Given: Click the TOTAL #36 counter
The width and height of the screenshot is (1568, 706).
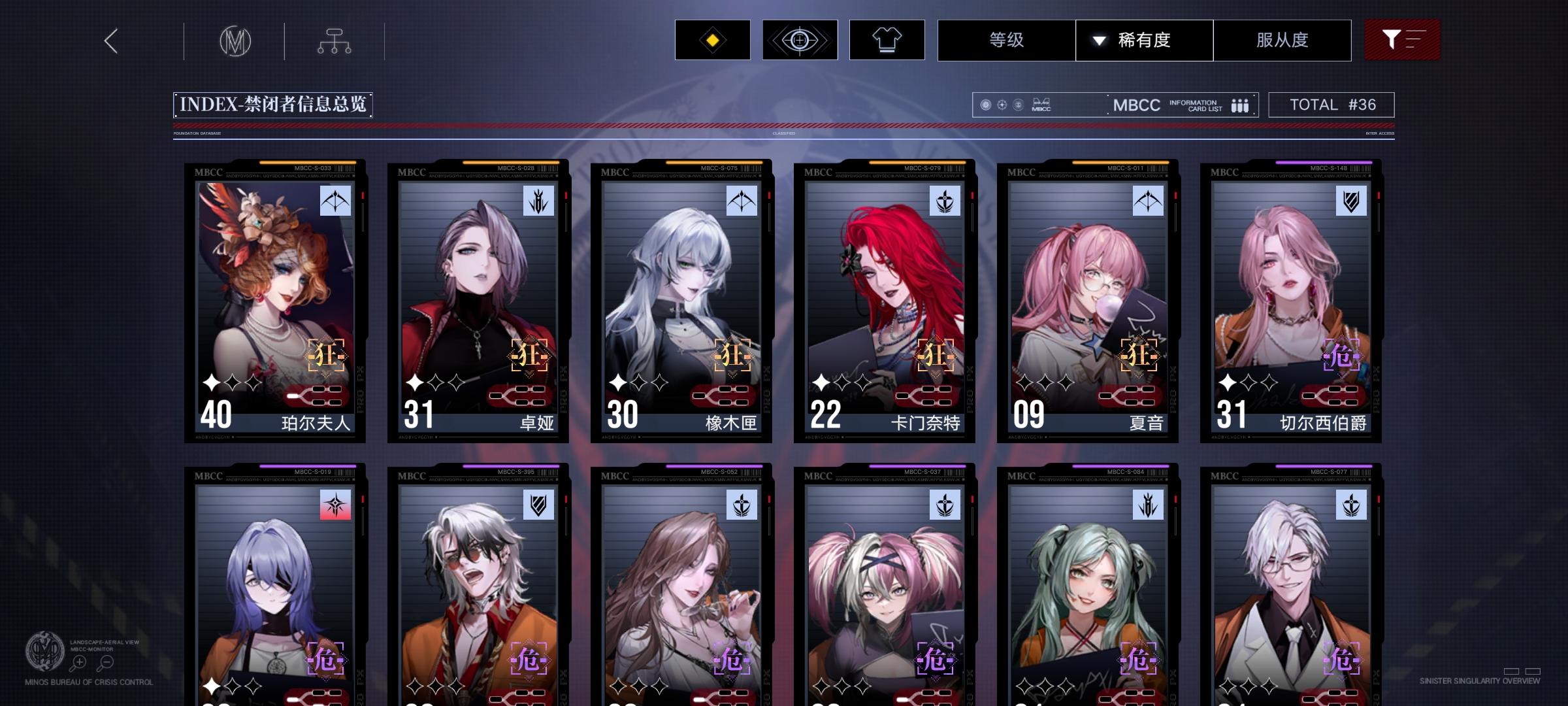Looking at the screenshot, I should click(x=1330, y=104).
